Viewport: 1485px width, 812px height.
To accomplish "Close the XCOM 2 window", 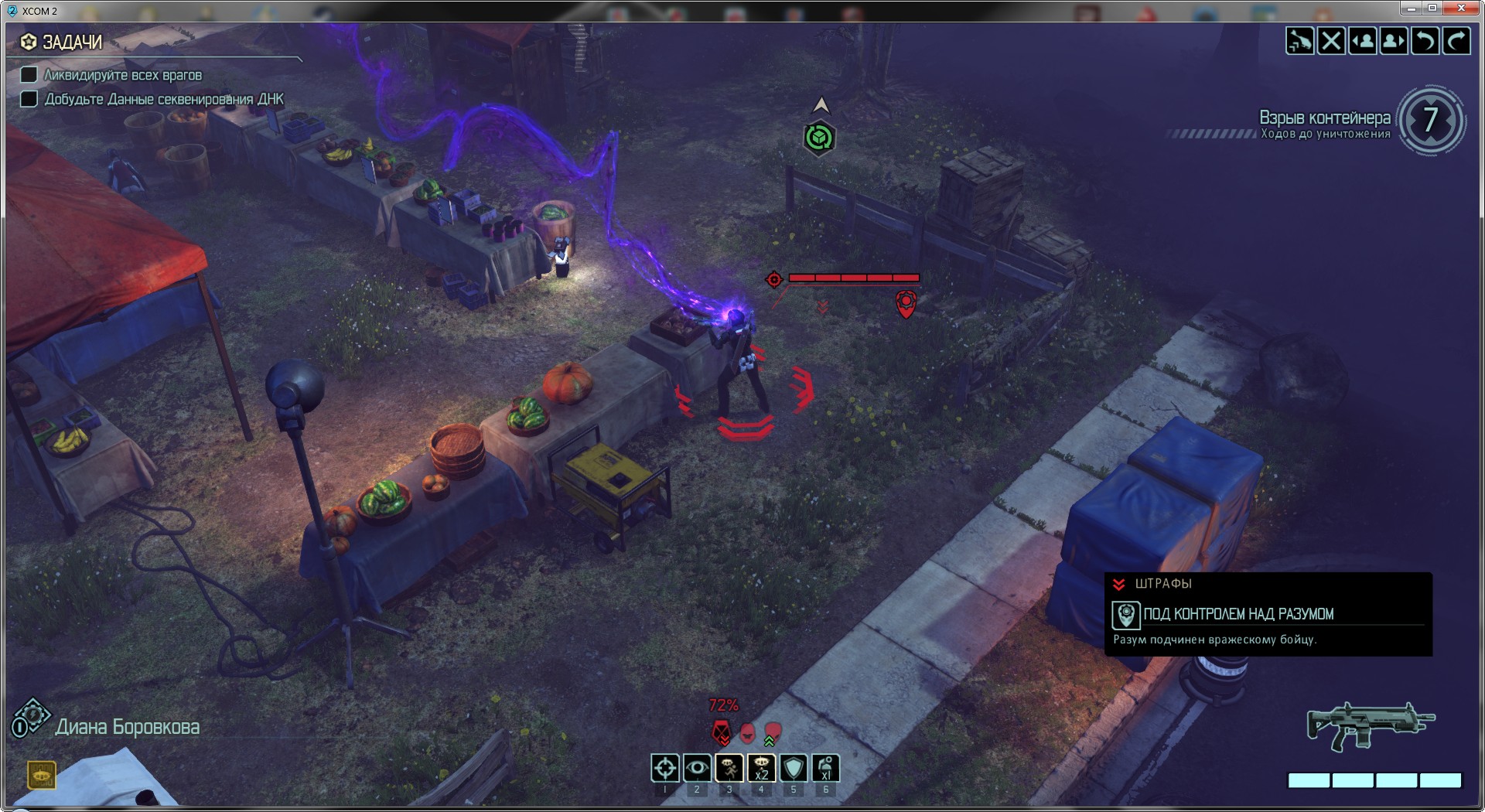I will 1461,9.
